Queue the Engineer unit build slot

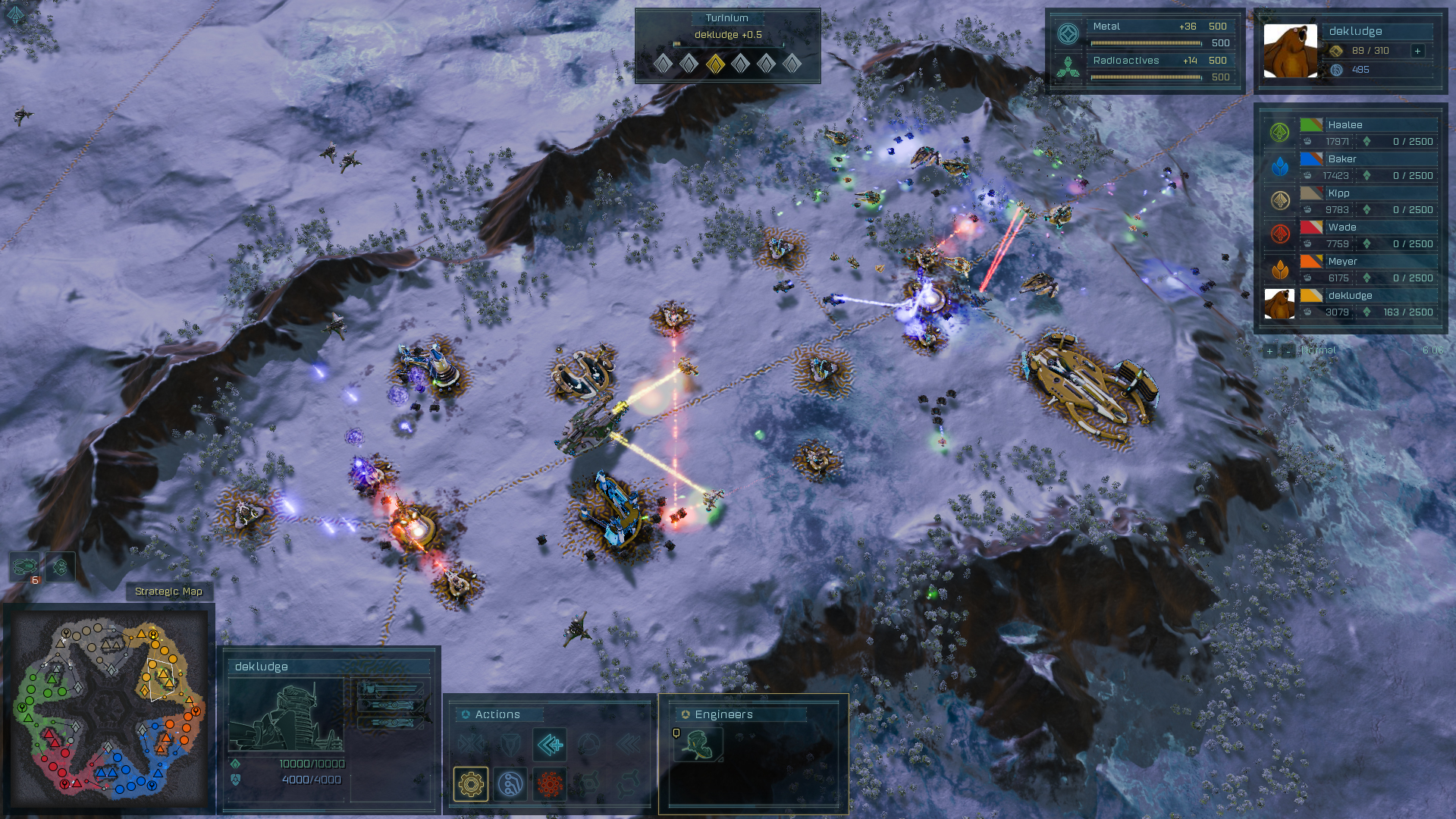698,745
